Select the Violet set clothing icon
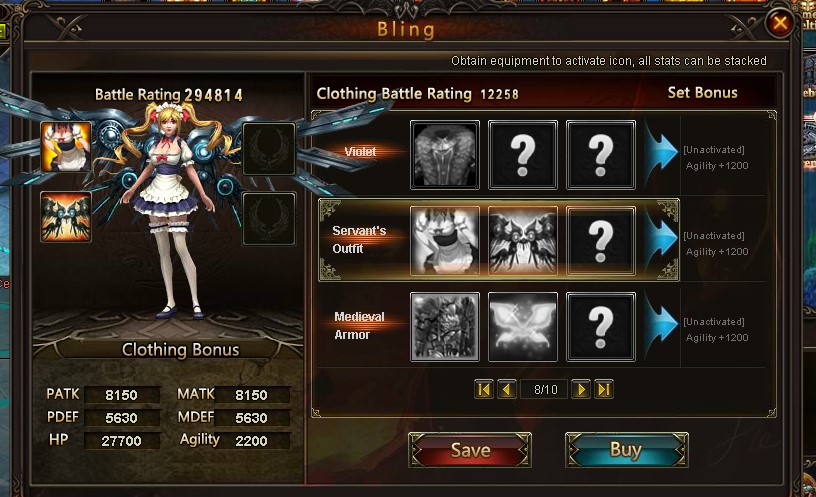 [x=445, y=155]
